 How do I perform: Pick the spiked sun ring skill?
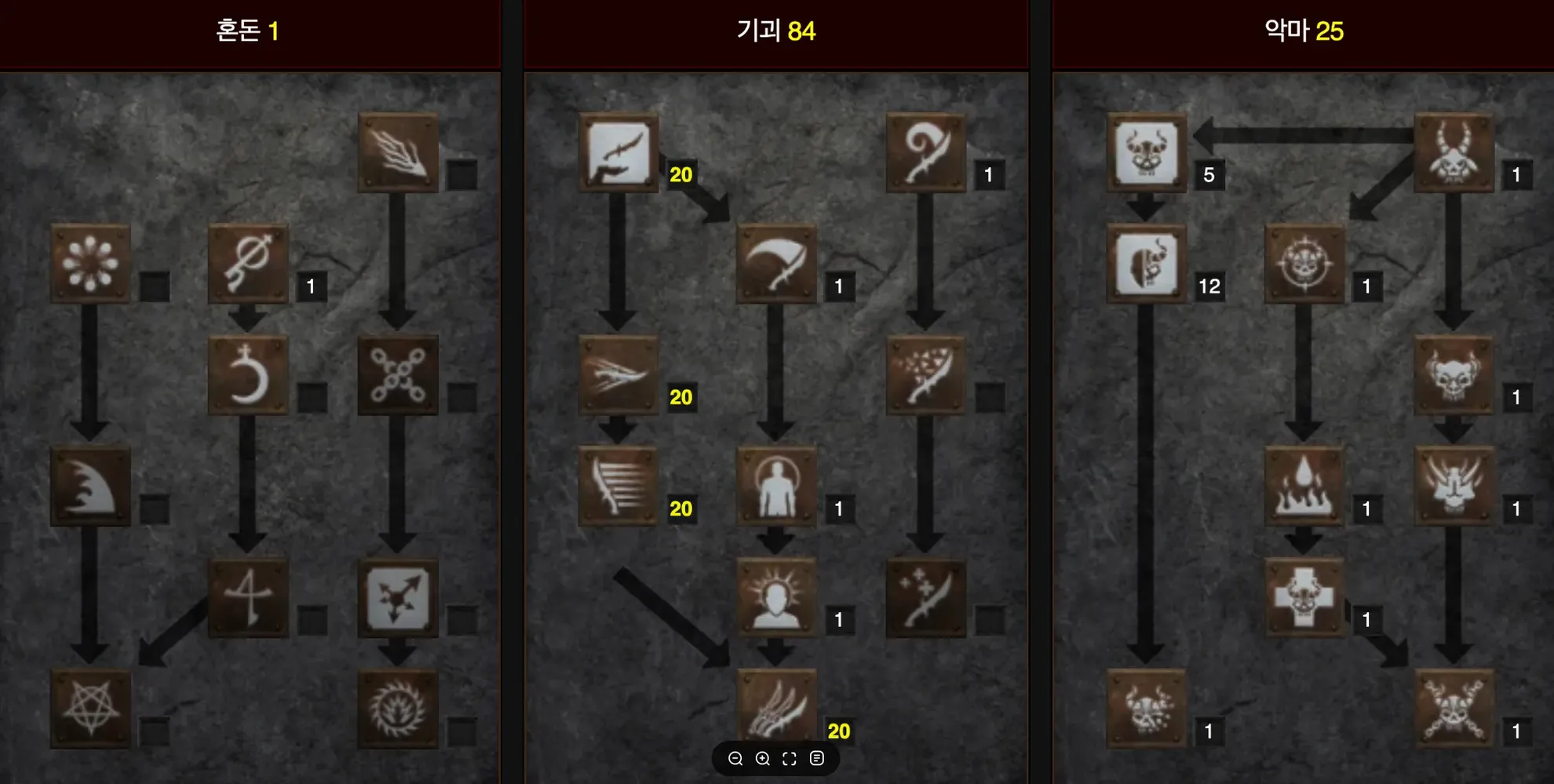398,709
